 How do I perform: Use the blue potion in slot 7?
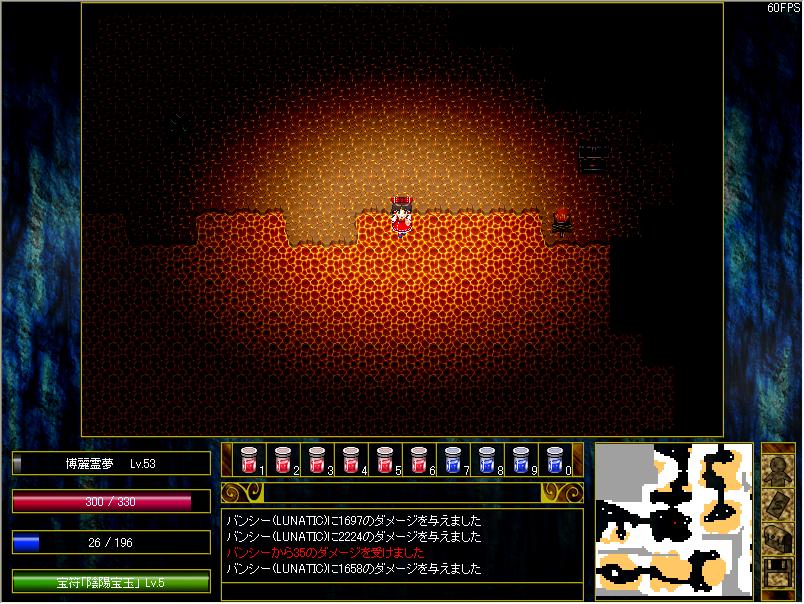453,459
